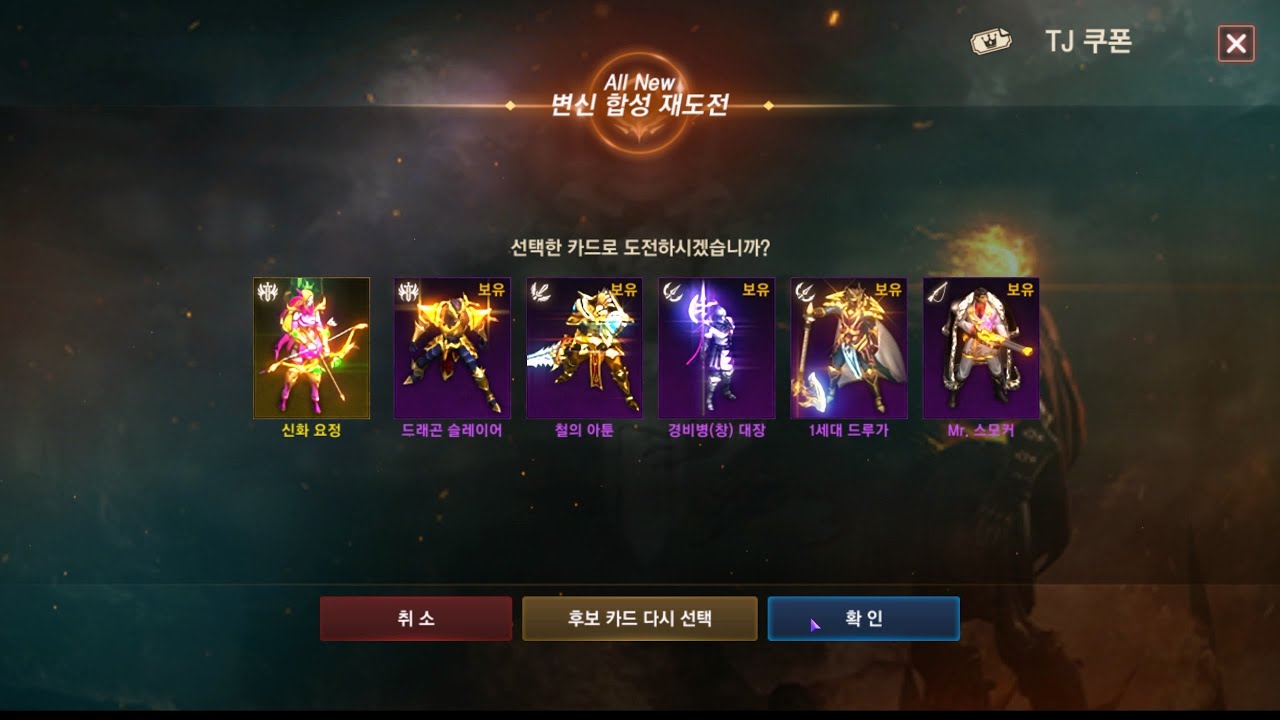Image resolution: width=1280 pixels, height=720 pixels.
Task: Choose the 철의 아툰 card
Action: (x=584, y=348)
